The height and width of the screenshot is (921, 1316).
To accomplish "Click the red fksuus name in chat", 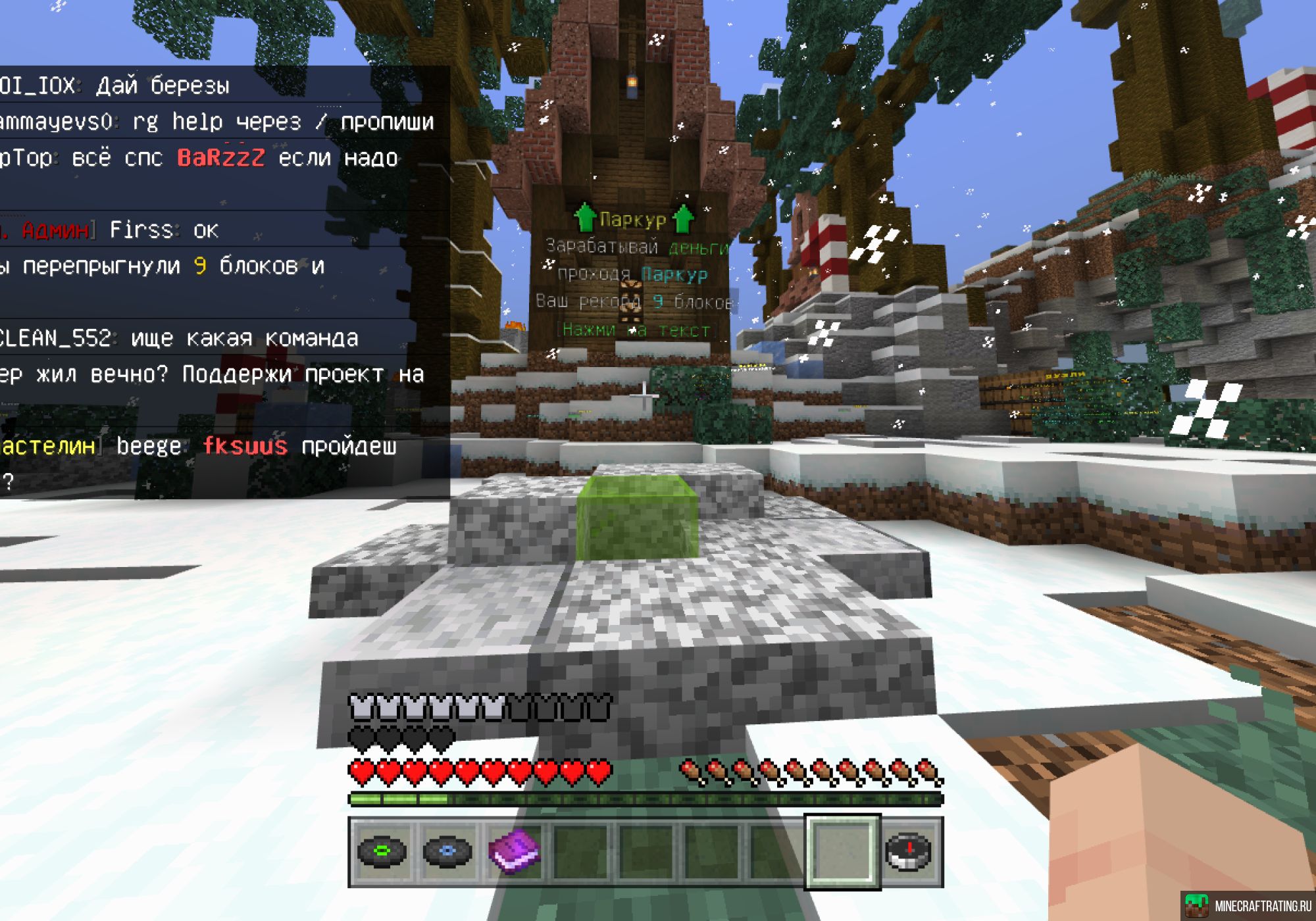I will coord(245,446).
